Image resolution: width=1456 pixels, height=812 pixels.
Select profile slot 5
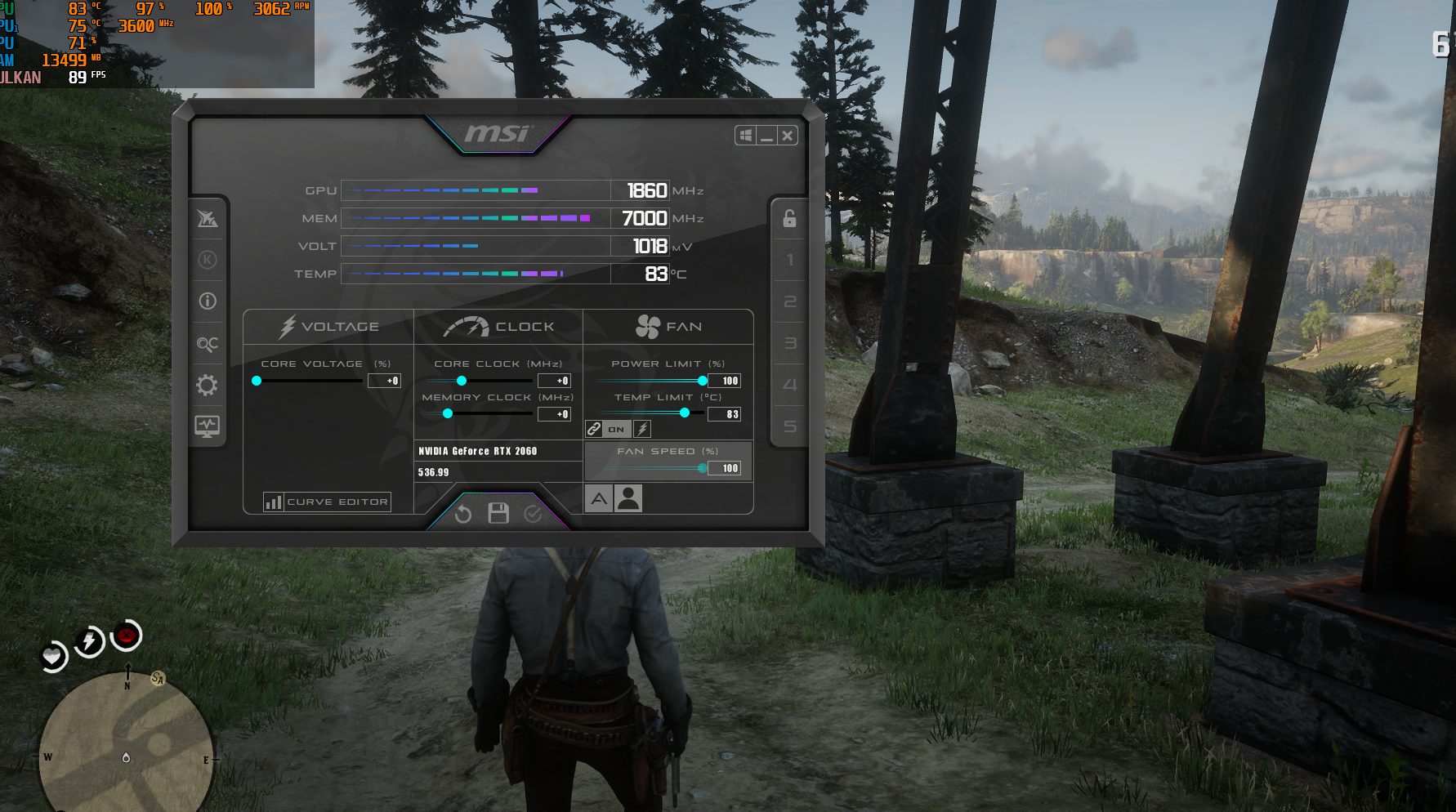coord(789,426)
